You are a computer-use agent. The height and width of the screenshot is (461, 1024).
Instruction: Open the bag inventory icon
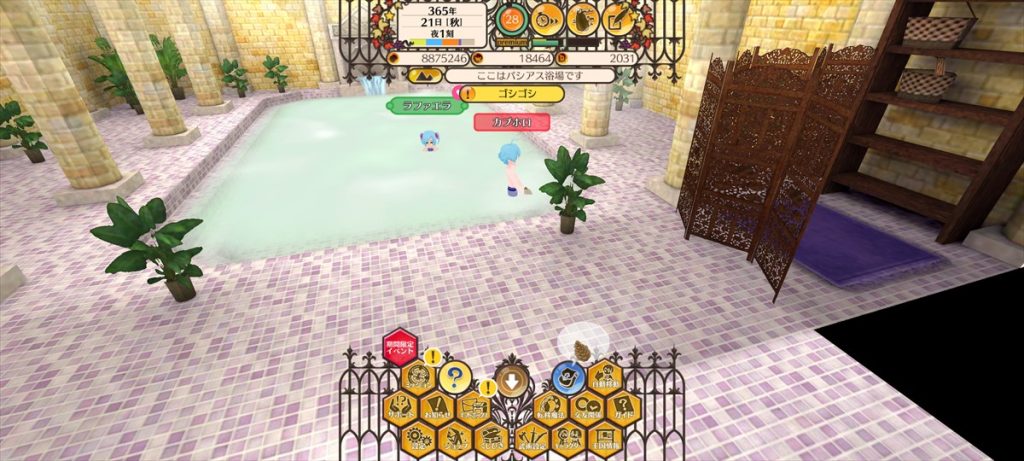point(584,18)
